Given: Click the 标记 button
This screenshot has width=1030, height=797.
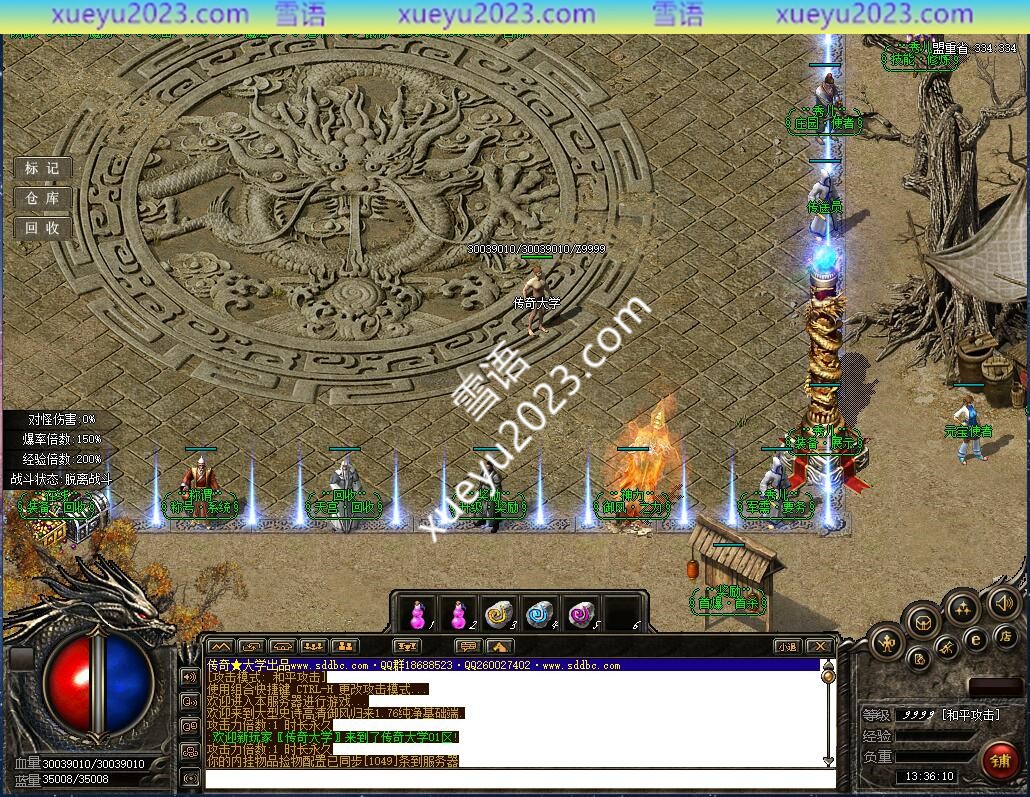Looking at the screenshot, I should click(42, 168).
